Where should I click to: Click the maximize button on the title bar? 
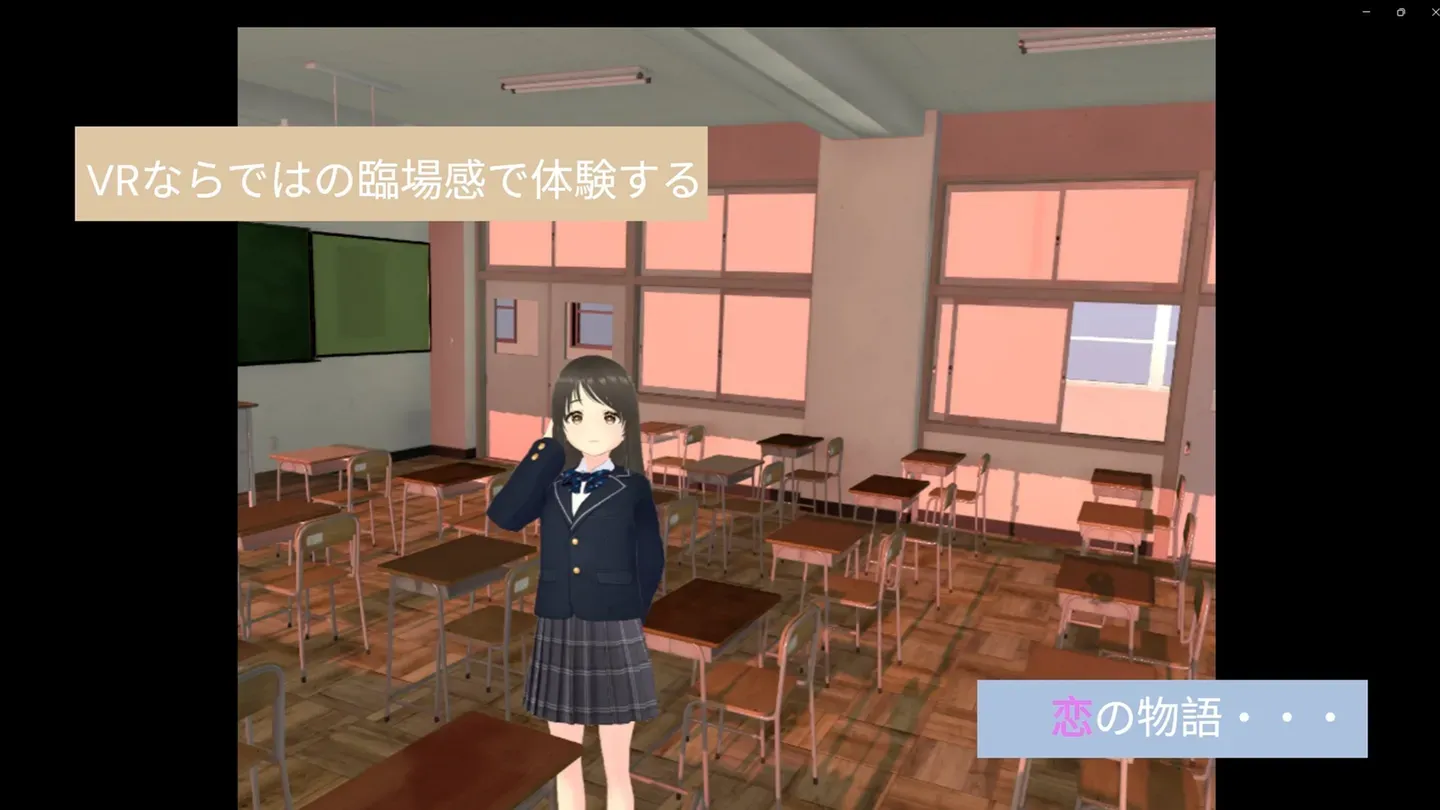(1400, 11)
